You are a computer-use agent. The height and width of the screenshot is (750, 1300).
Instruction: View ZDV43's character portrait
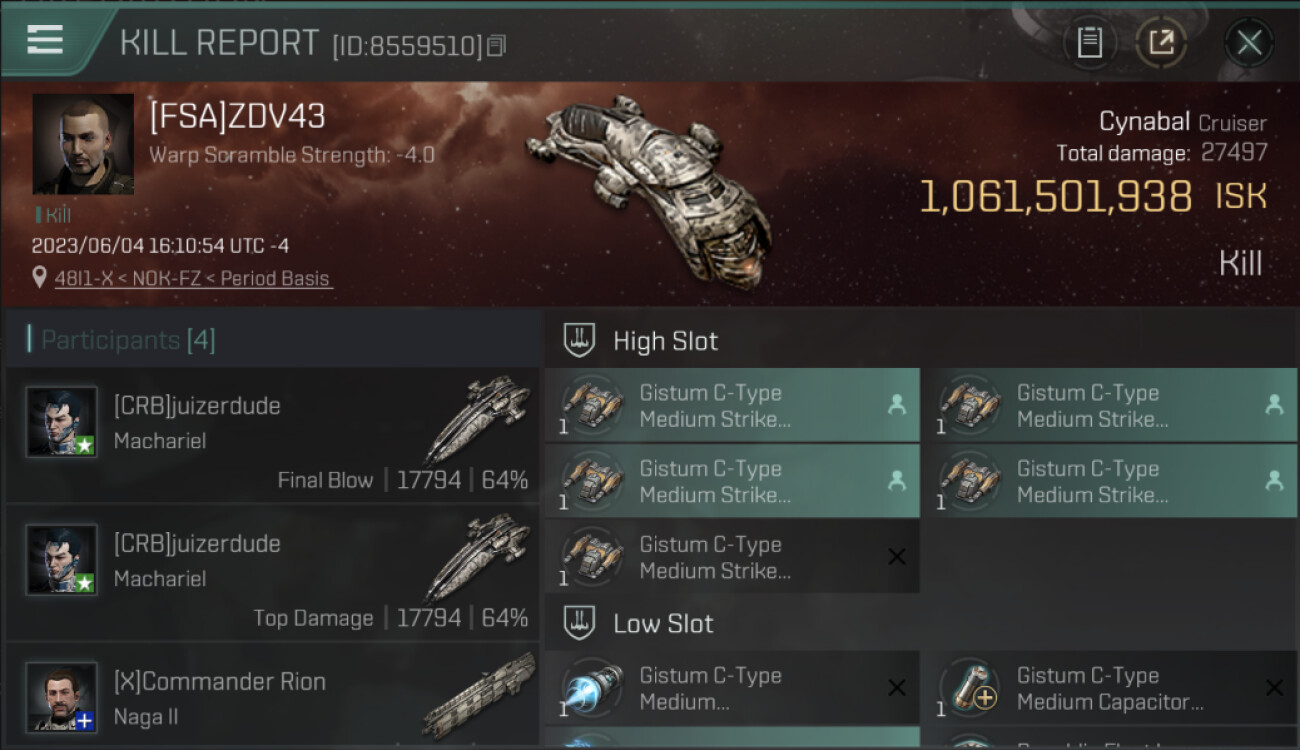pyautogui.click(x=83, y=144)
